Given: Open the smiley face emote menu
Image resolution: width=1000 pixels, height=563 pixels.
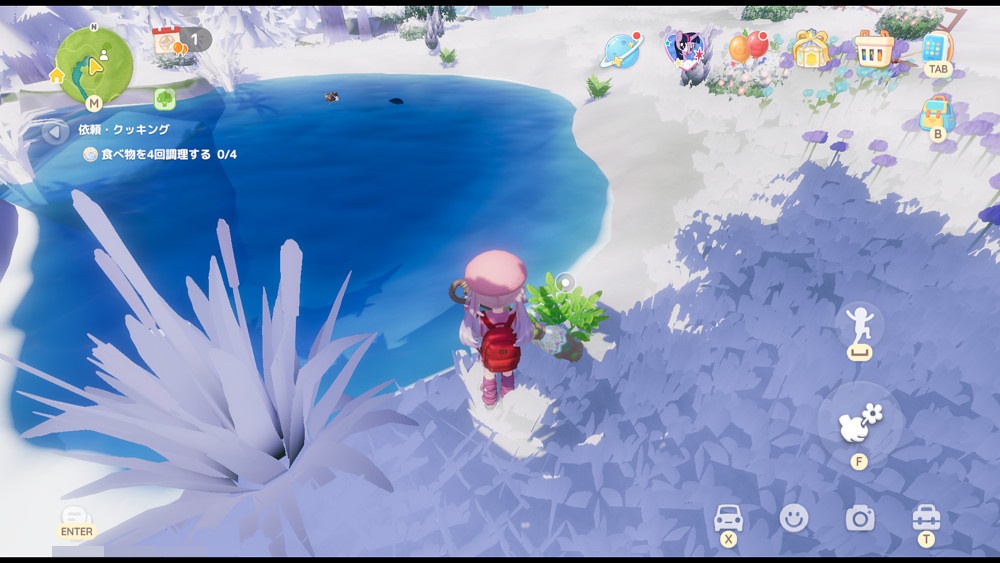Looking at the screenshot, I should pos(794,517).
